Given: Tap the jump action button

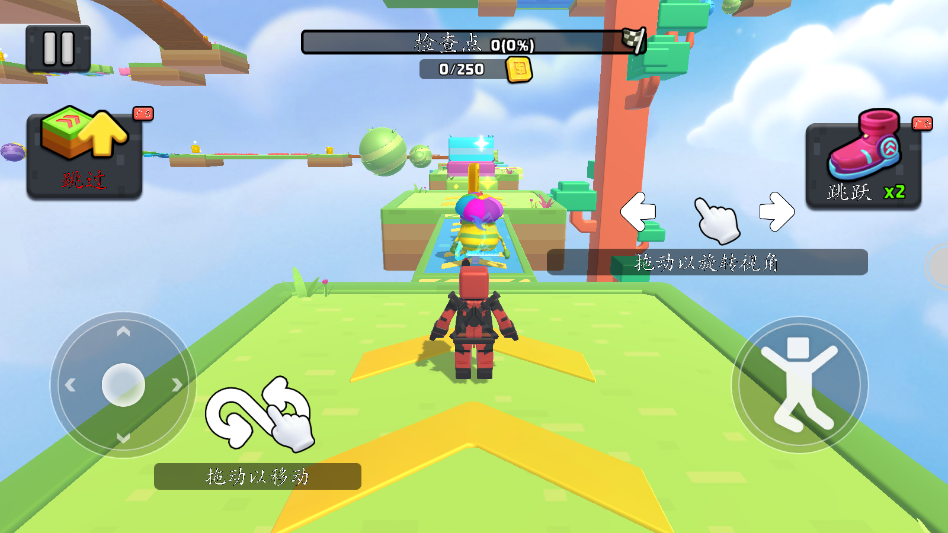Looking at the screenshot, I should (x=799, y=385).
